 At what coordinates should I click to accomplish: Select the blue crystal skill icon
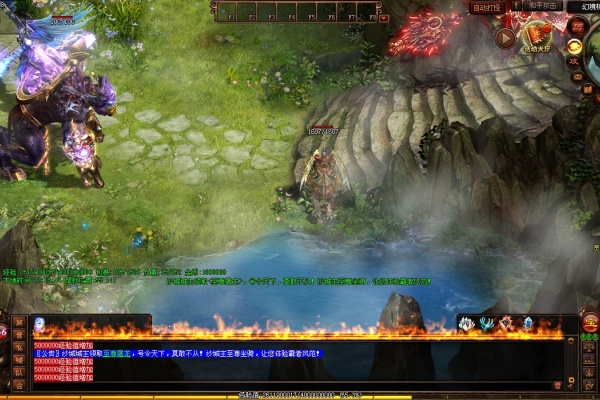[x=527, y=323]
